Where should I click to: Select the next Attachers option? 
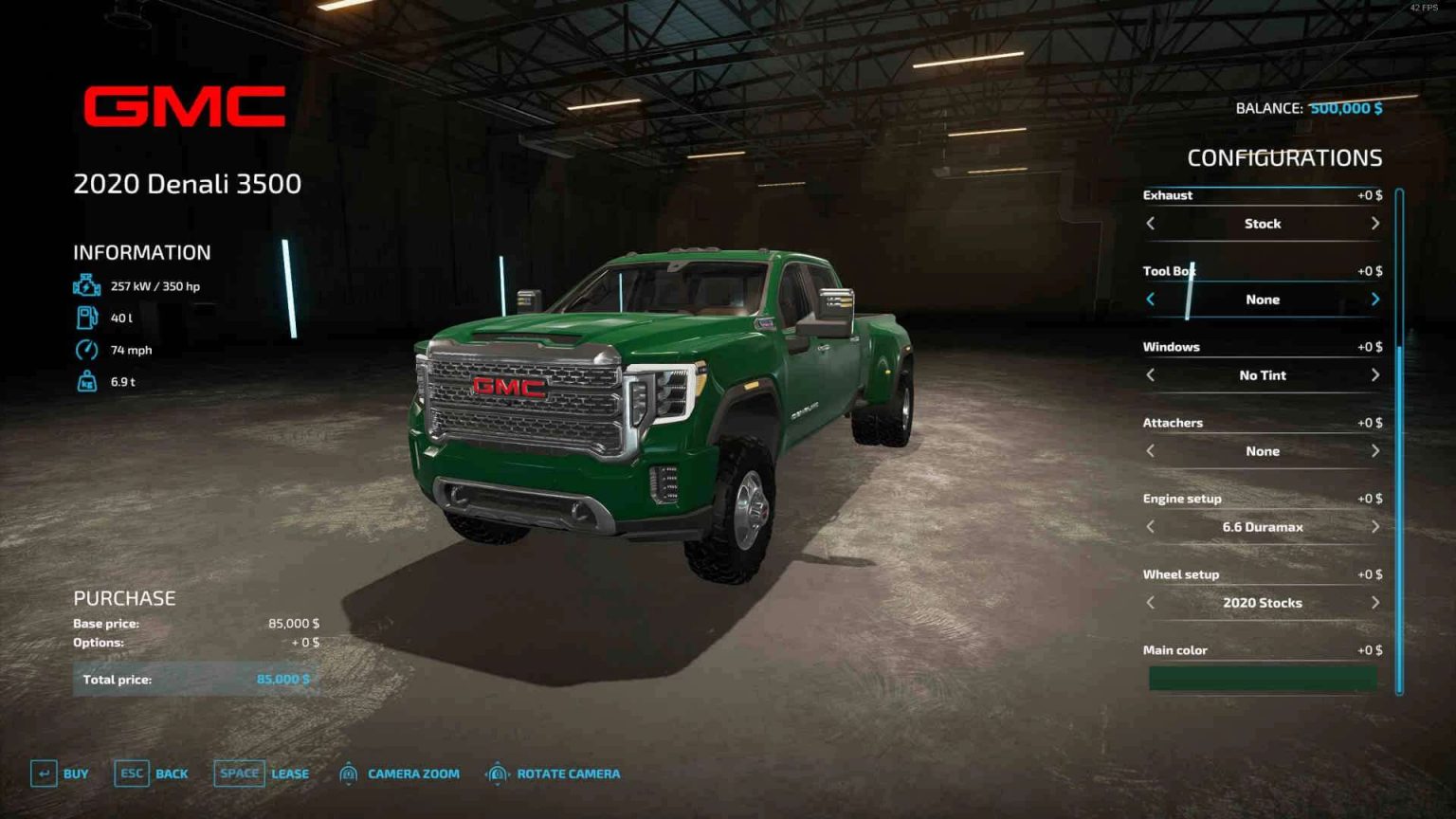point(1375,450)
